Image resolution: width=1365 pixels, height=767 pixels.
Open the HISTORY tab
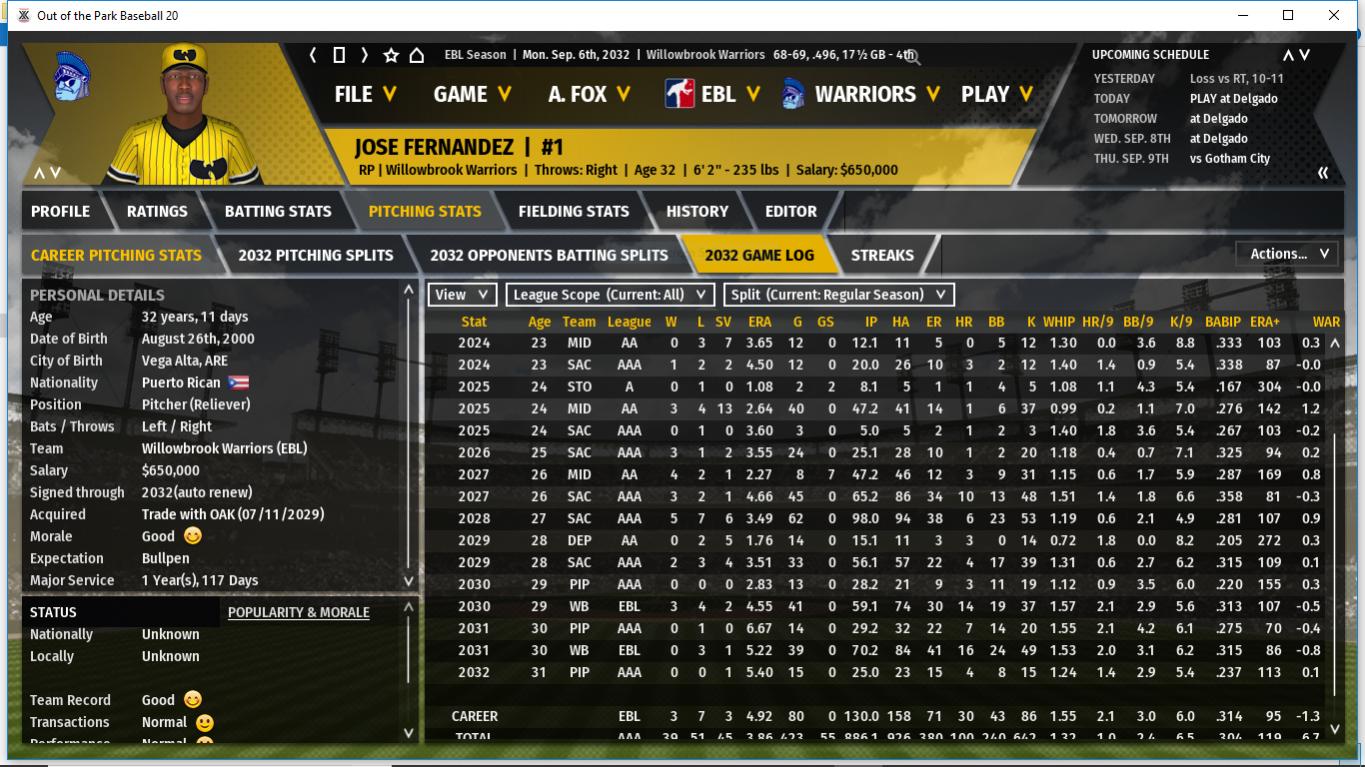tap(697, 211)
